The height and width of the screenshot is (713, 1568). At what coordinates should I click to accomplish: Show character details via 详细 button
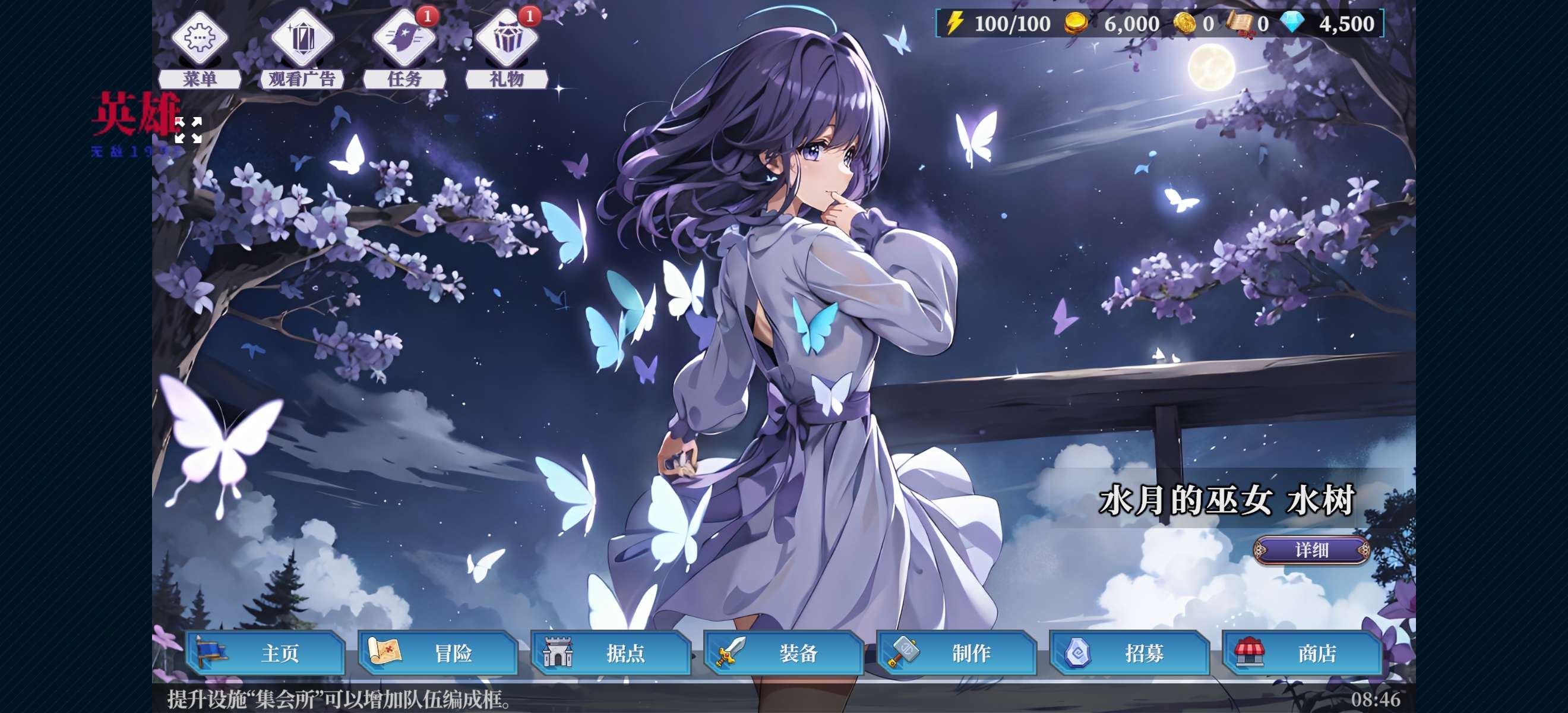[x=1311, y=550]
